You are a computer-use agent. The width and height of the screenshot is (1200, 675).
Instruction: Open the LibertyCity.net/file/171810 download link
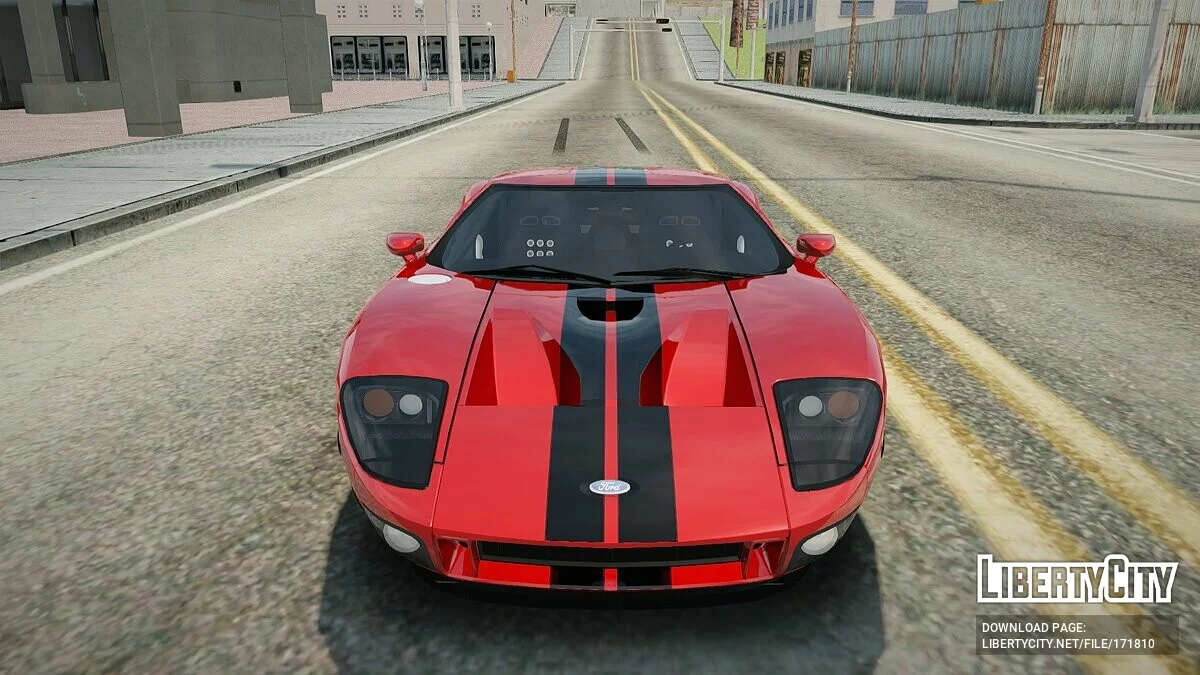[1068, 645]
